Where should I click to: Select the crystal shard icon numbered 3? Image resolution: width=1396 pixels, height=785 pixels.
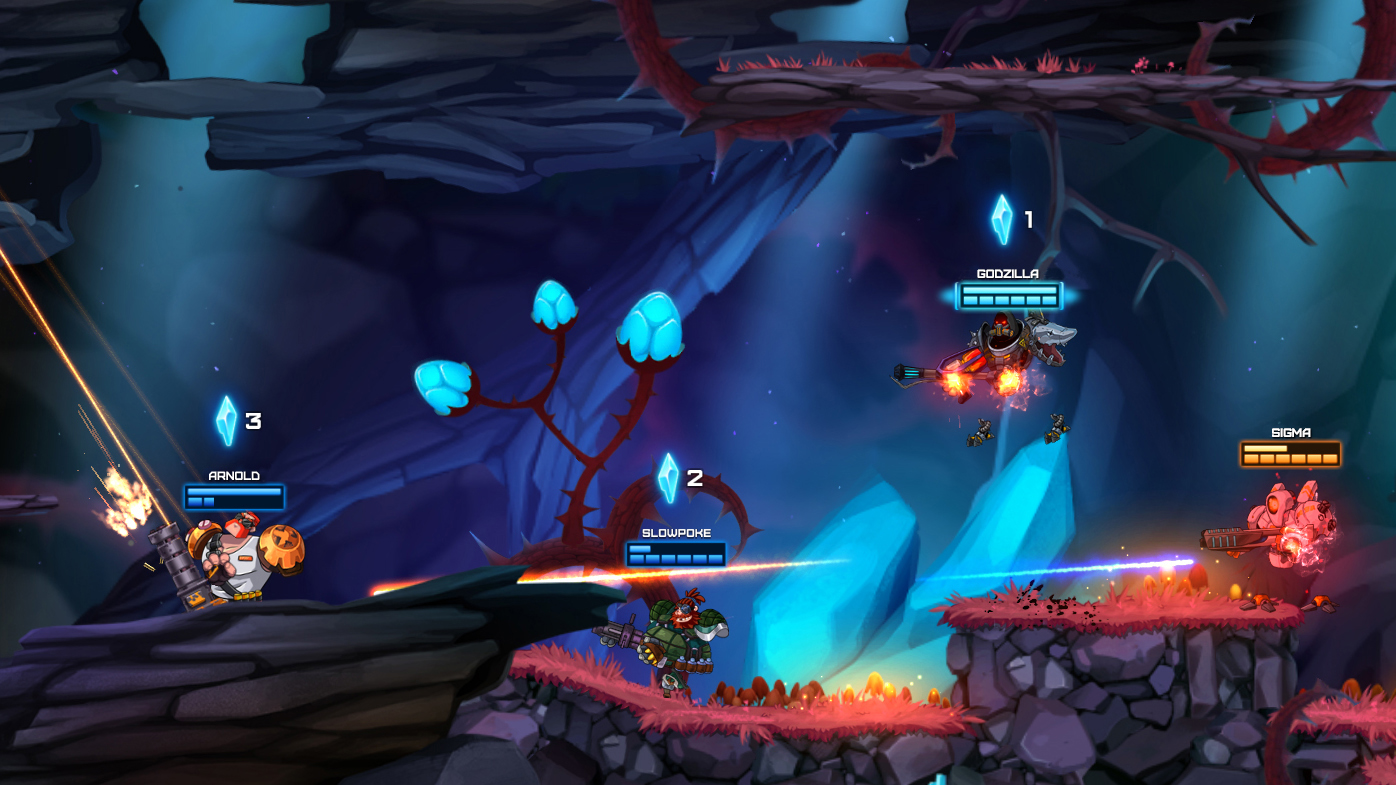[225, 420]
